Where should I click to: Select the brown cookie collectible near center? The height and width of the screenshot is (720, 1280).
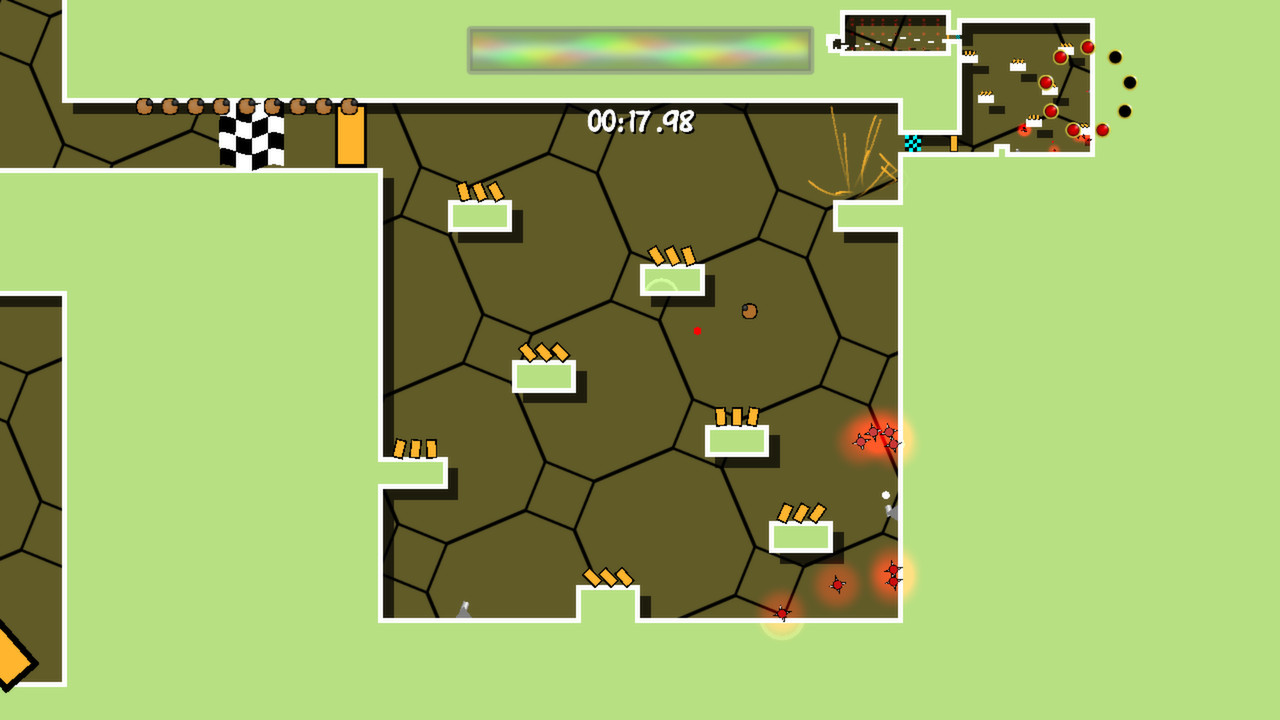[747, 311]
